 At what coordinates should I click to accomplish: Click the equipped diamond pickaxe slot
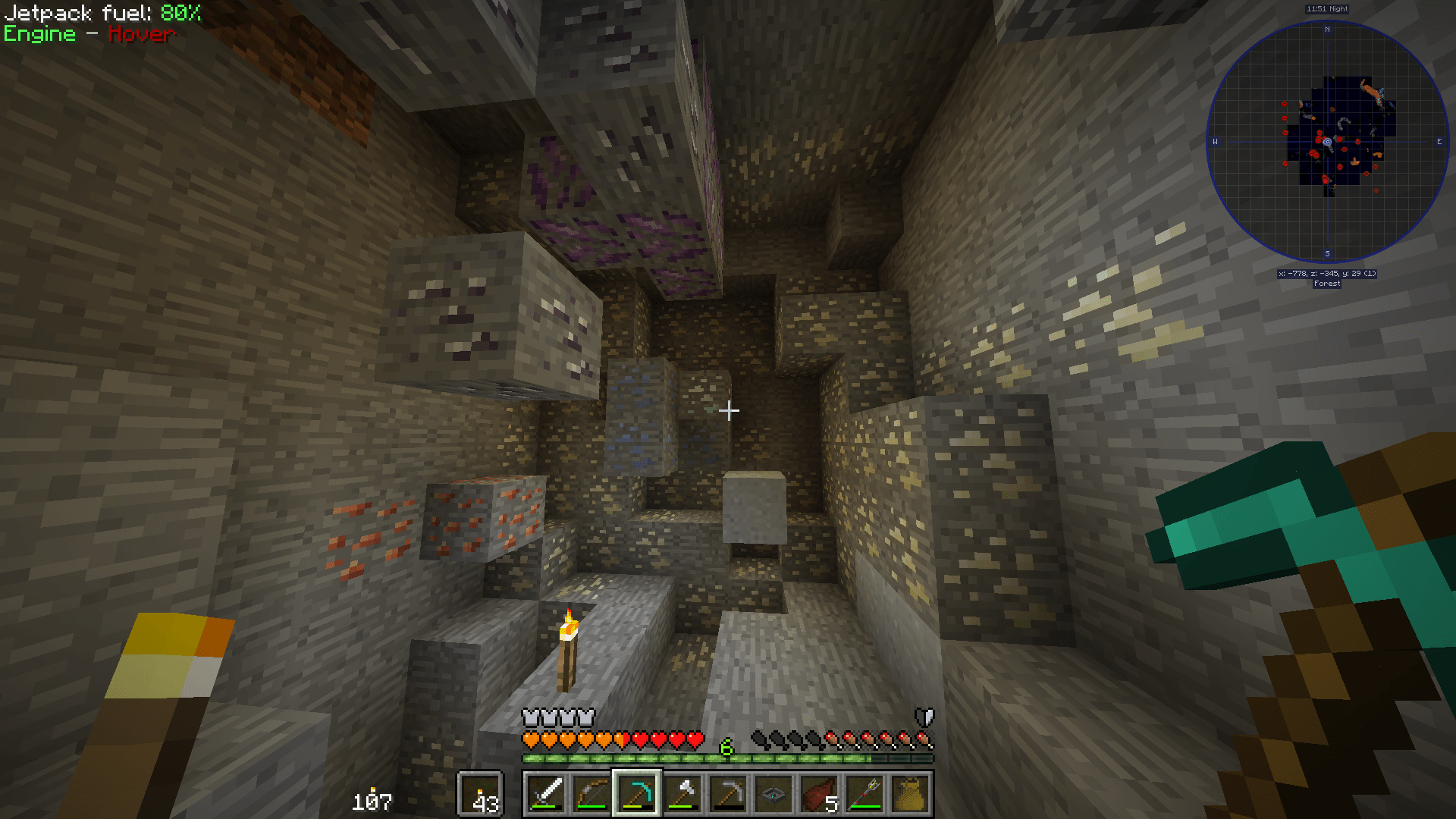point(637,795)
